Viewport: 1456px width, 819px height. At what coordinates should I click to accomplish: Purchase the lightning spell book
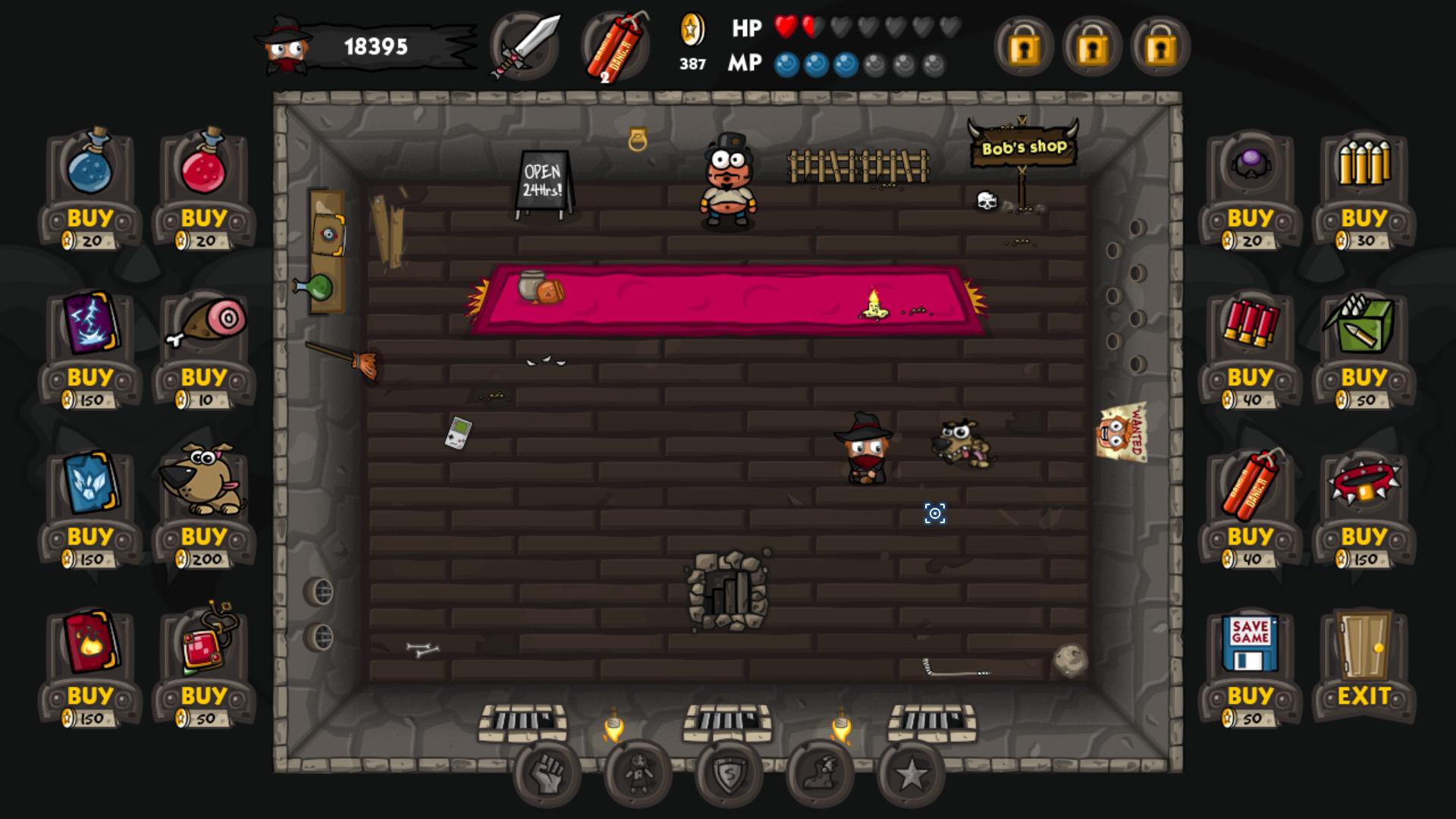(90, 378)
